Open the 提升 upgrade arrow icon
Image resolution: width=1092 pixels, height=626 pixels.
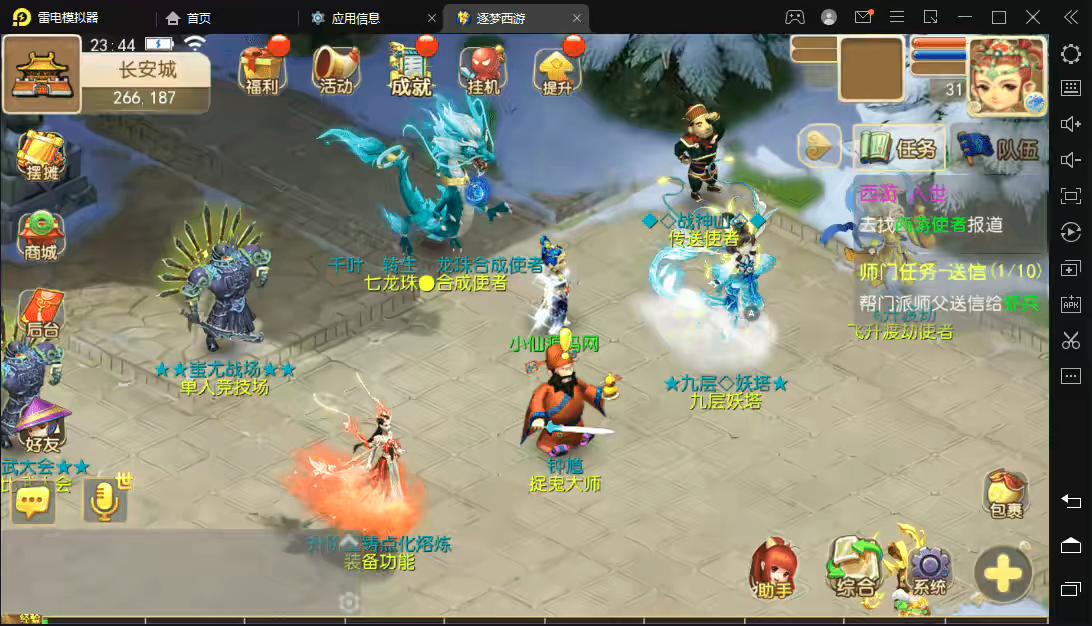click(x=558, y=68)
